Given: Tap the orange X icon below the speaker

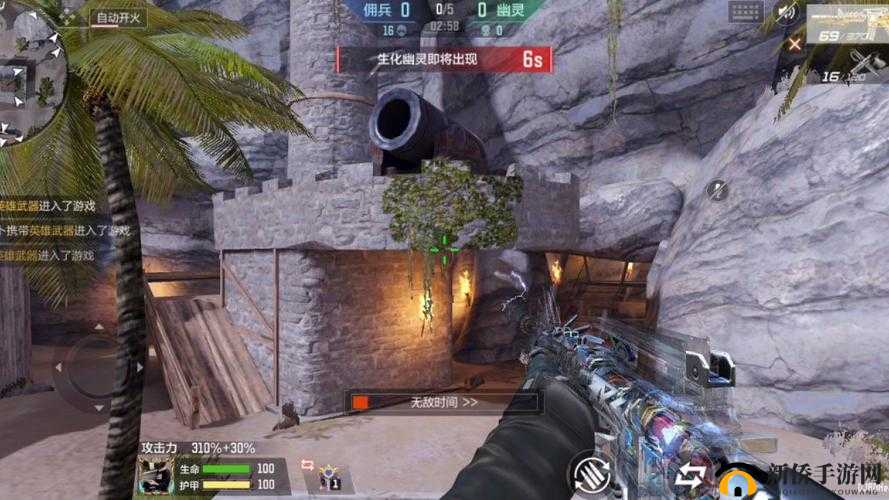Looking at the screenshot, I should 794,43.
